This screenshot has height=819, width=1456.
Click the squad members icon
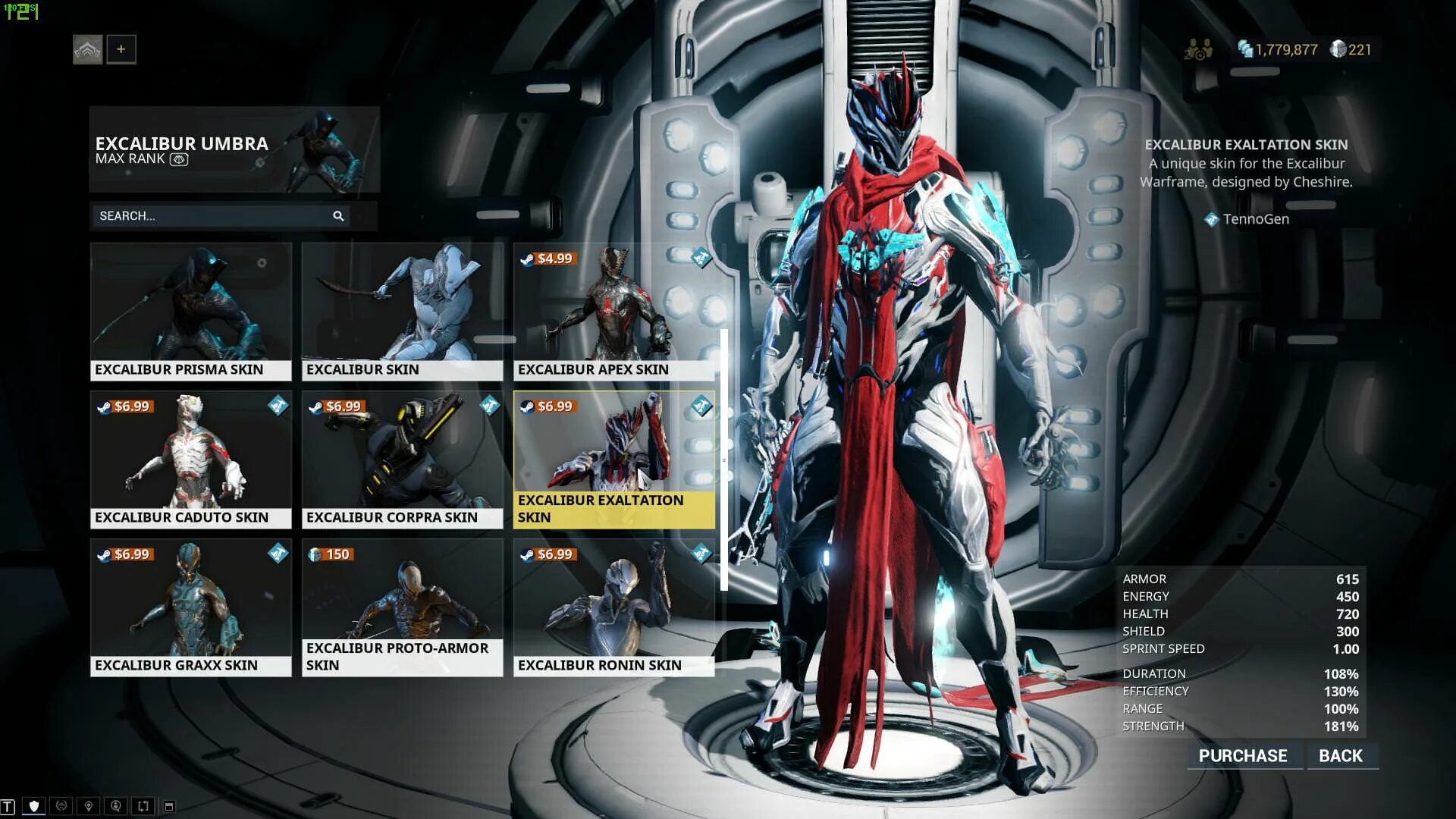coord(1198,50)
